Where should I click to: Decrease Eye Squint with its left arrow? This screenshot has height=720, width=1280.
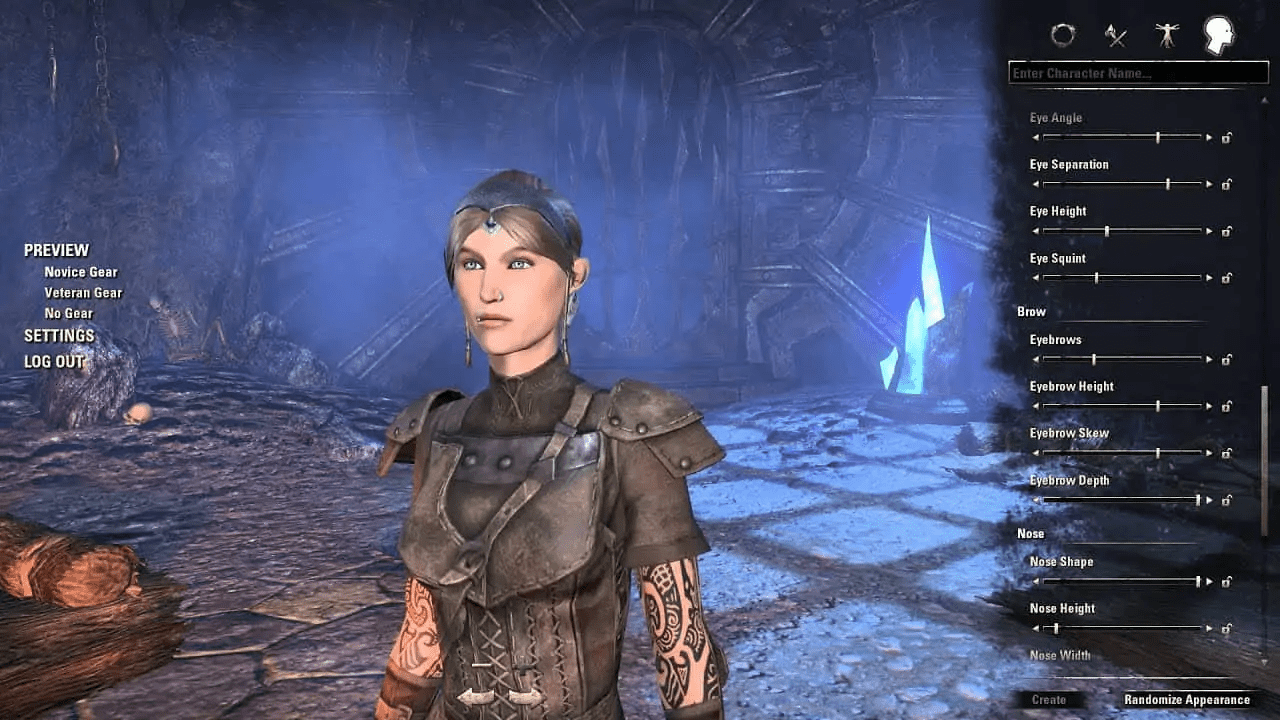[x=1034, y=277]
